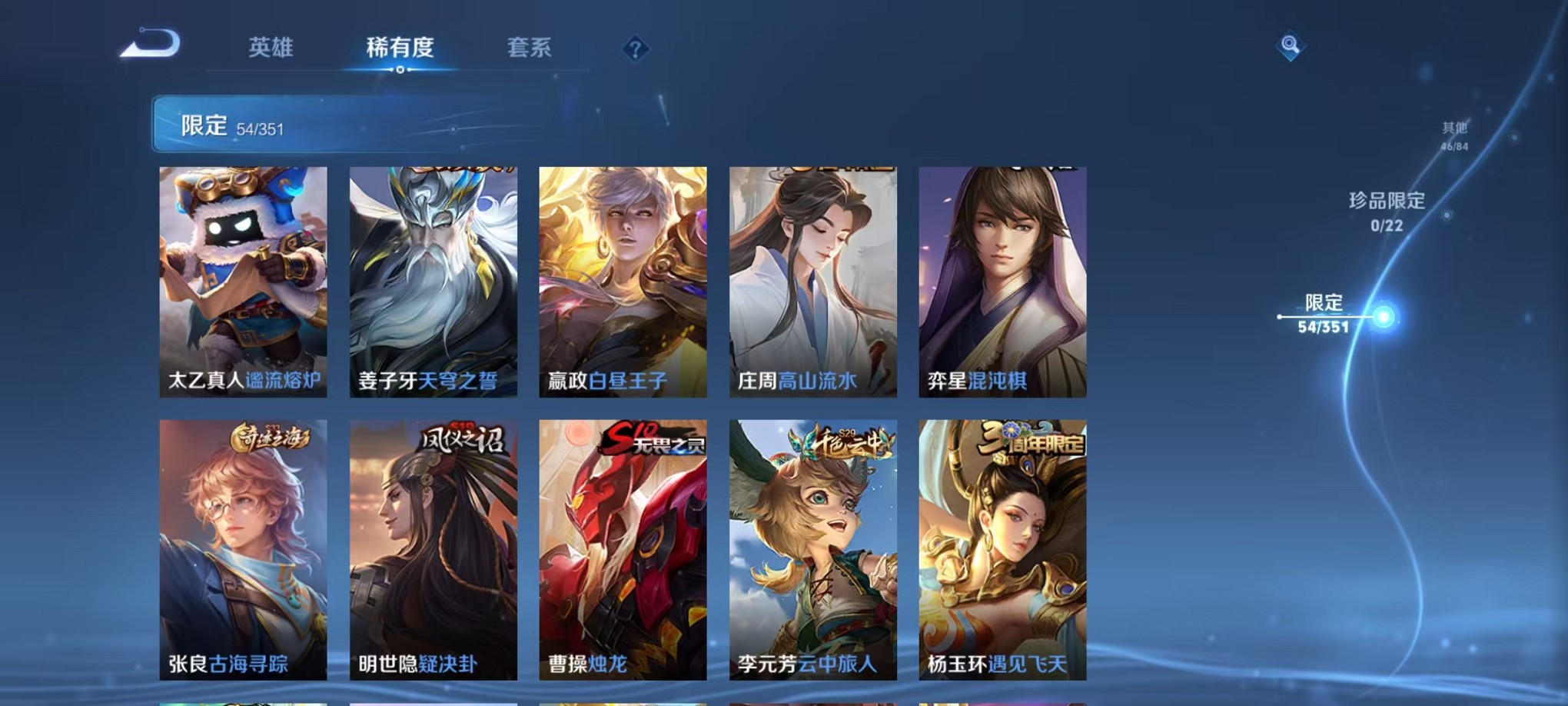Switch to the 英雄 tab
The image size is (1568, 706).
tap(270, 48)
